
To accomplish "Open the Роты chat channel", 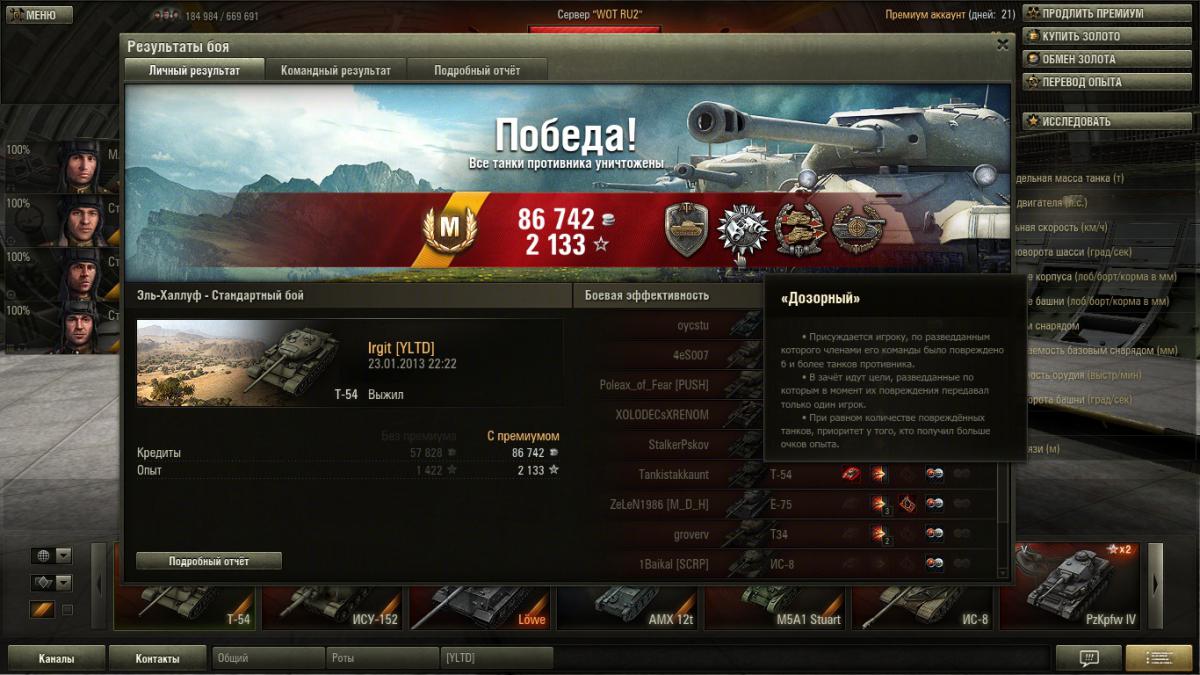I will pyautogui.click(x=382, y=658).
